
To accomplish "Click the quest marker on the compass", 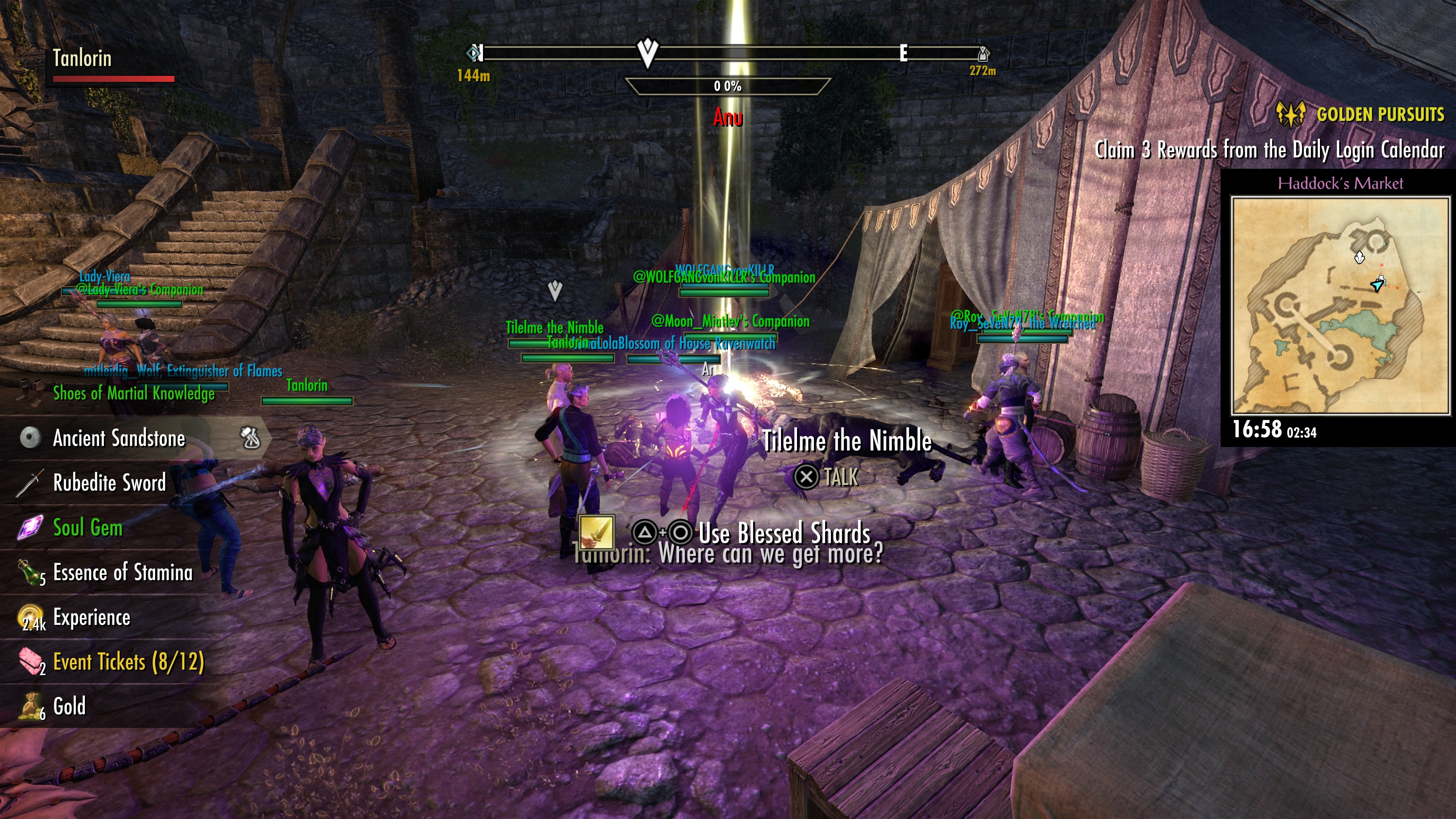I will pos(647,52).
